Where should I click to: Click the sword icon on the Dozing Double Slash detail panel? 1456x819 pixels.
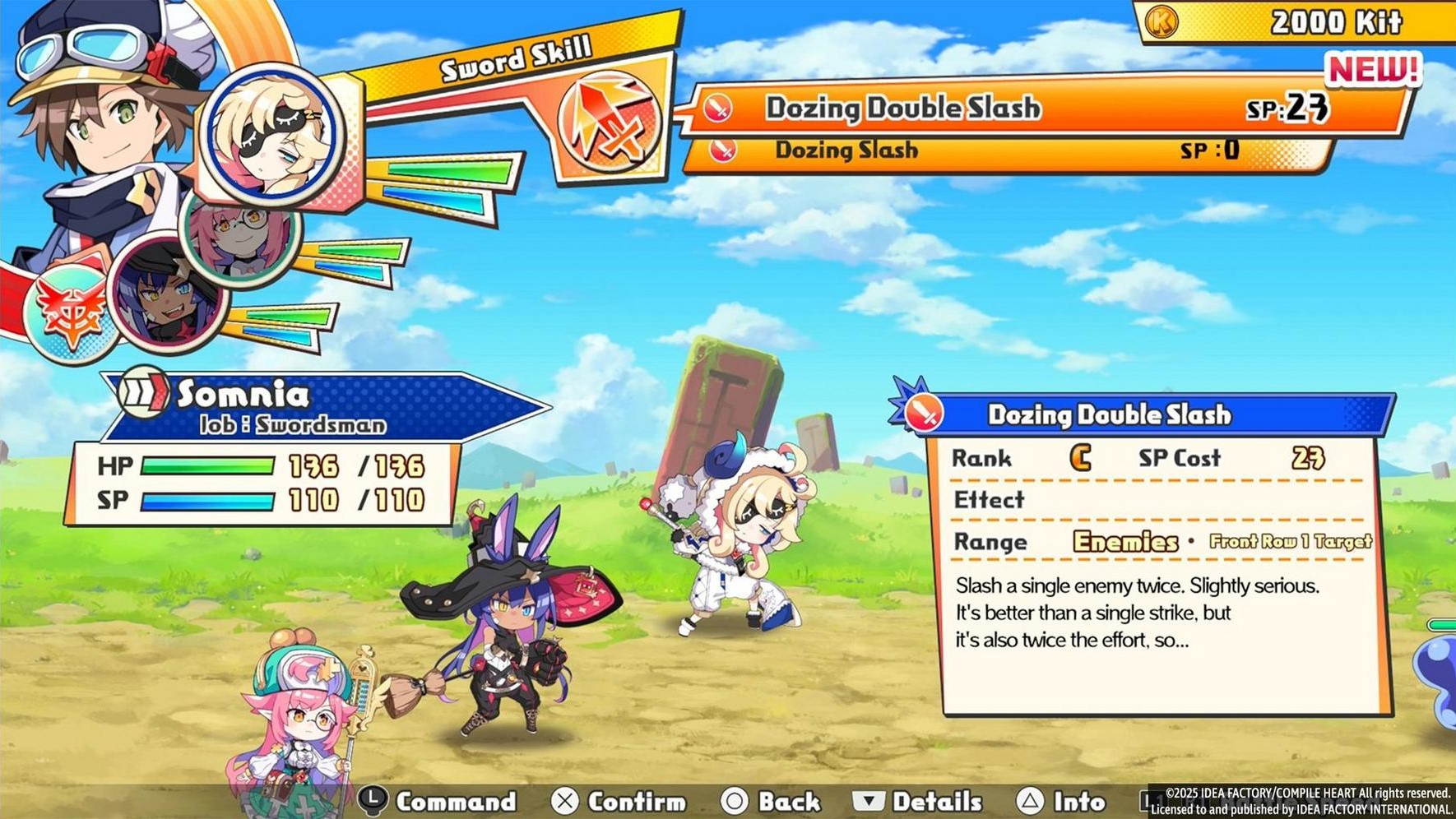(x=926, y=414)
